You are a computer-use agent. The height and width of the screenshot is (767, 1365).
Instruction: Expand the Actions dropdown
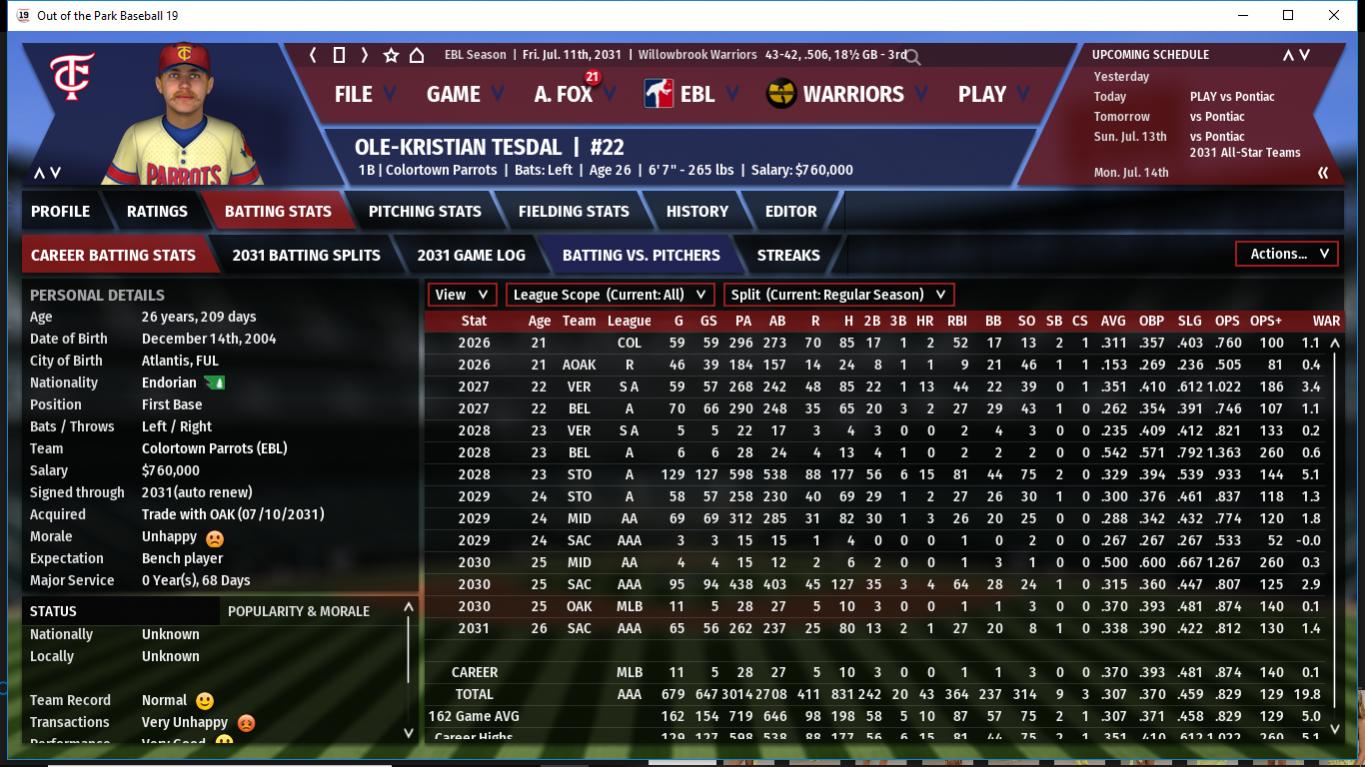[1287, 254]
